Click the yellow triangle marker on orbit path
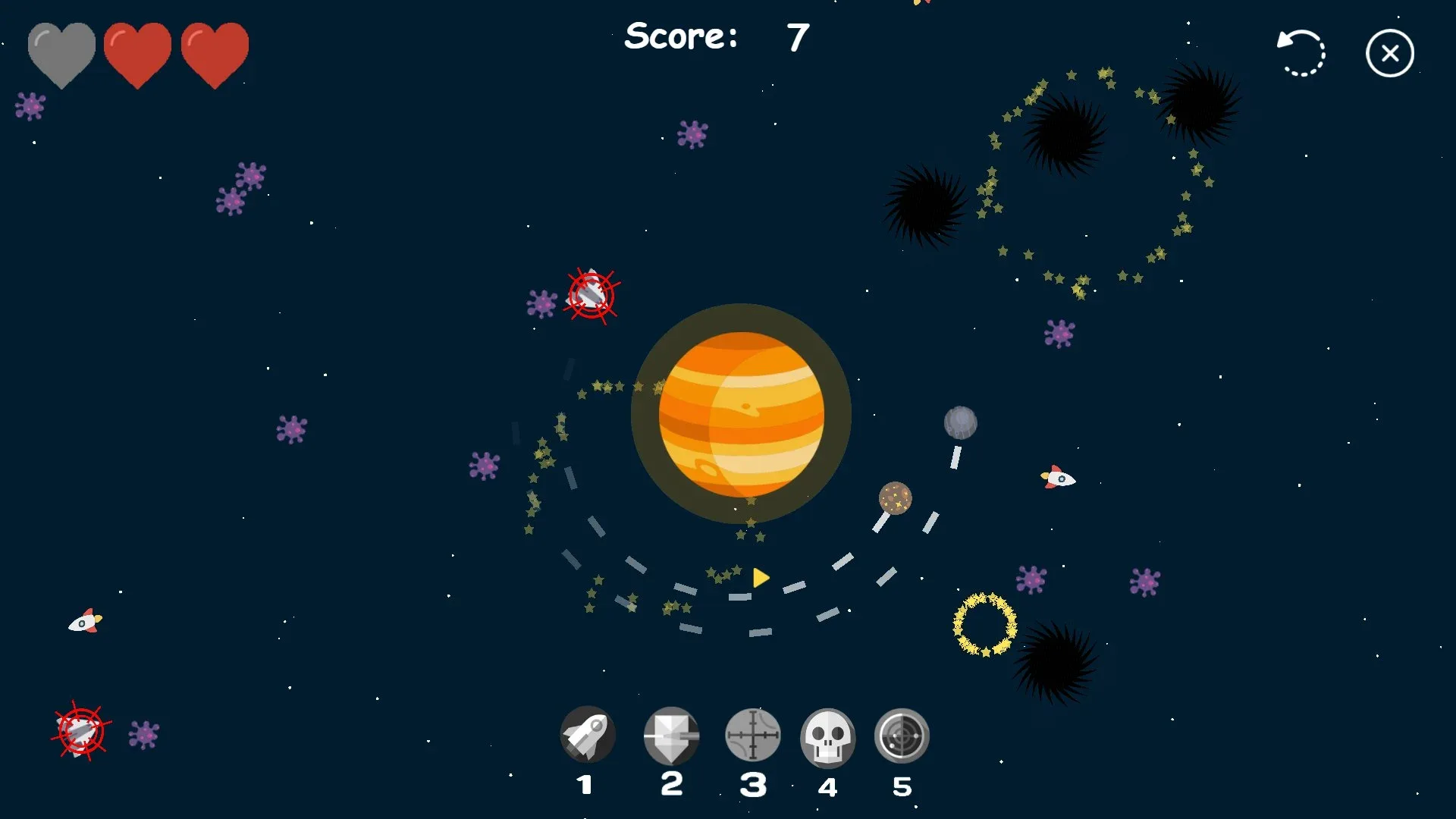1456x819 pixels. click(x=759, y=577)
